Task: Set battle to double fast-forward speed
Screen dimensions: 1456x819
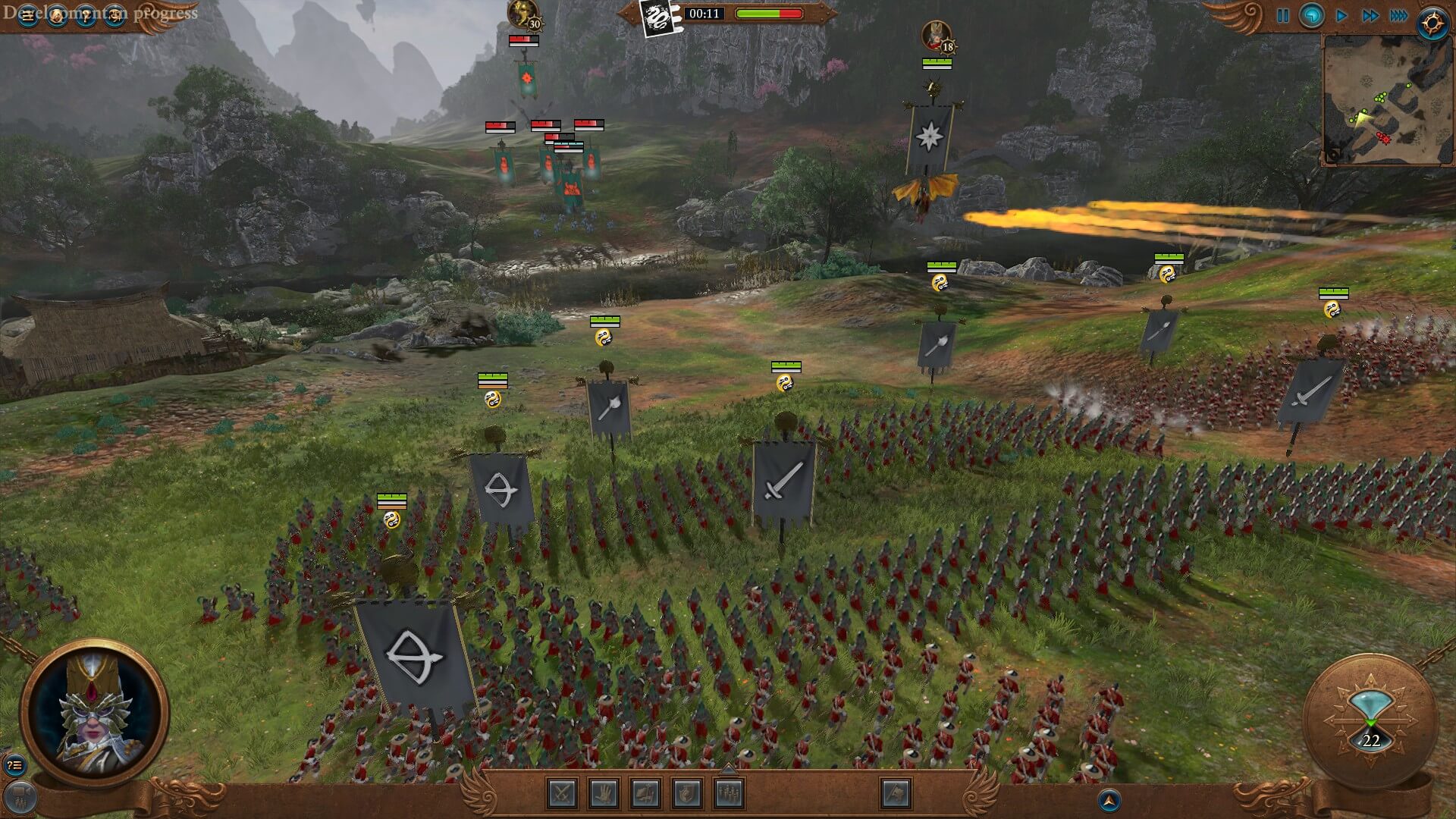Action: click(1370, 16)
